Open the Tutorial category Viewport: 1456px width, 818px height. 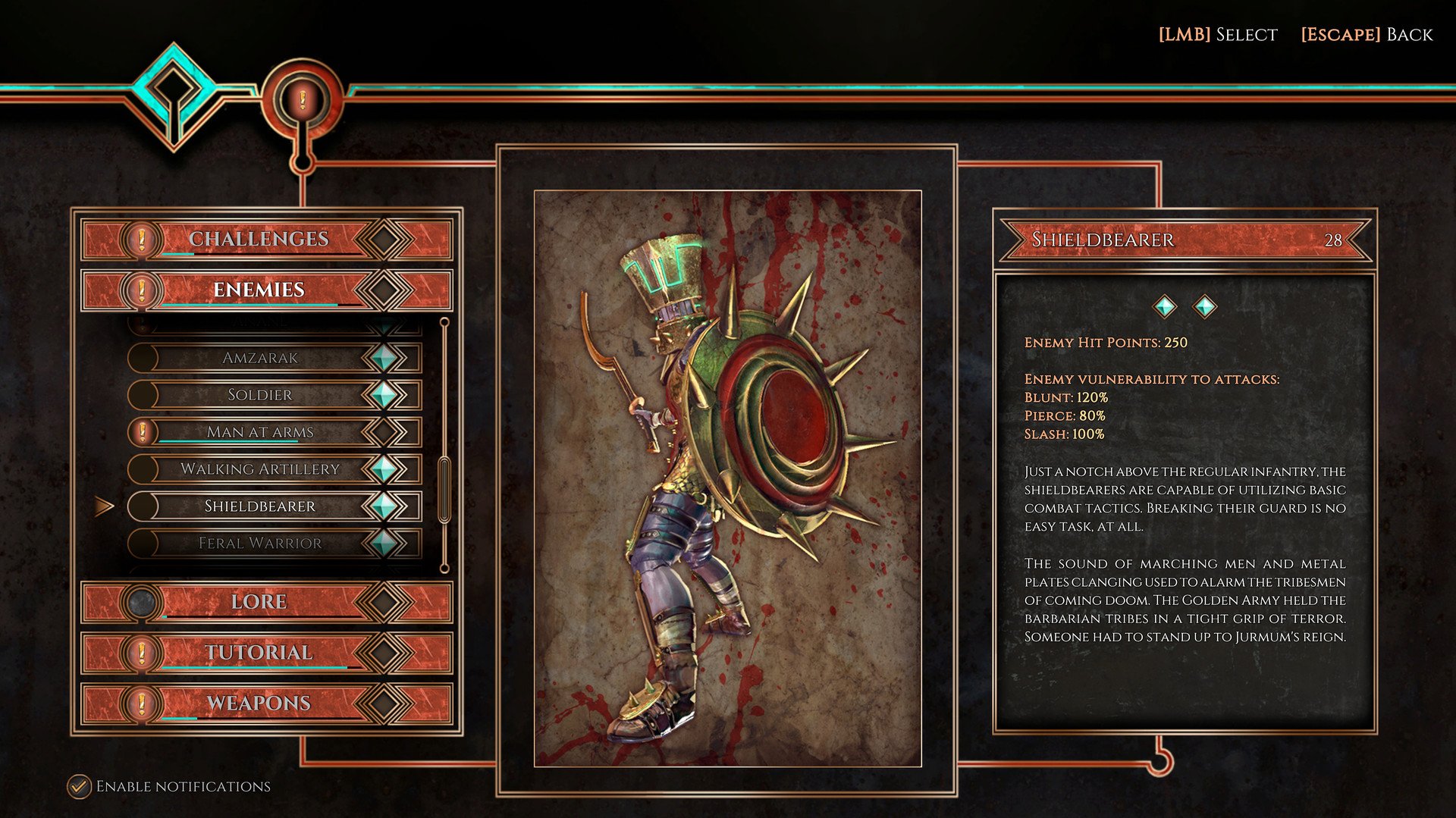pos(259,653)
